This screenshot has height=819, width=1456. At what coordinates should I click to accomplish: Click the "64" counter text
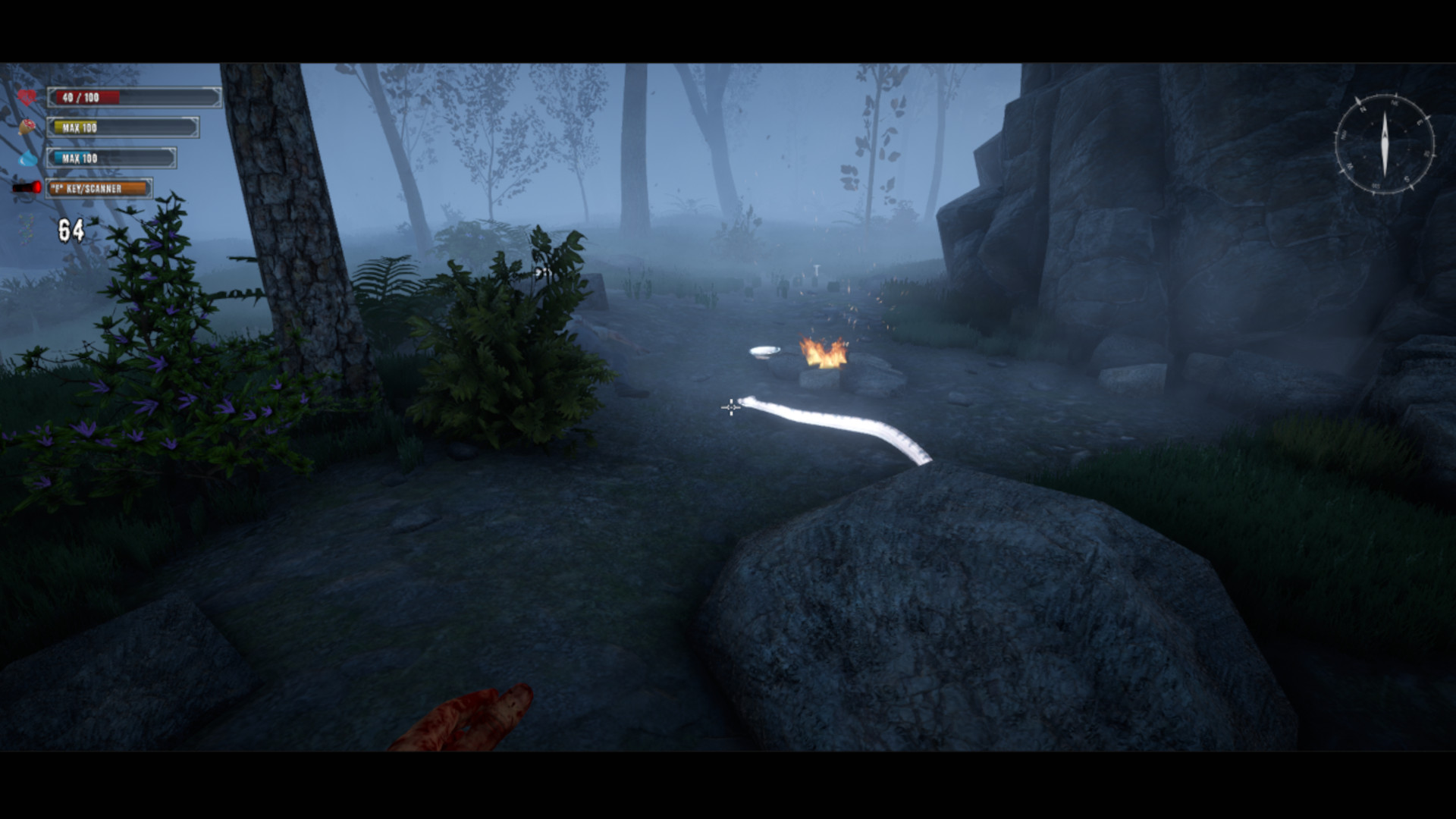click(x=70, y=230)
